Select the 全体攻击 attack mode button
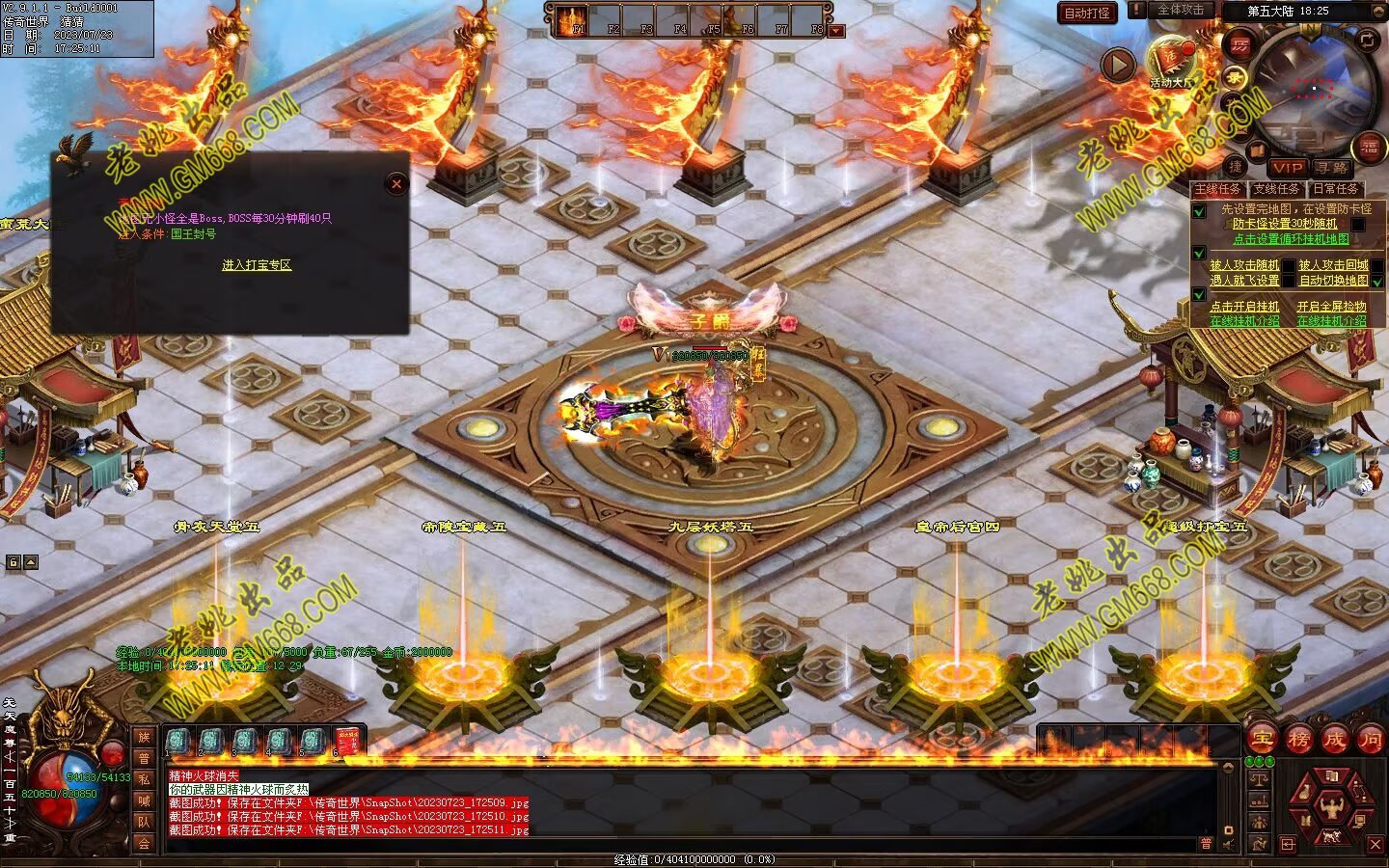Screen dimensions: 1389x868 1179,11
